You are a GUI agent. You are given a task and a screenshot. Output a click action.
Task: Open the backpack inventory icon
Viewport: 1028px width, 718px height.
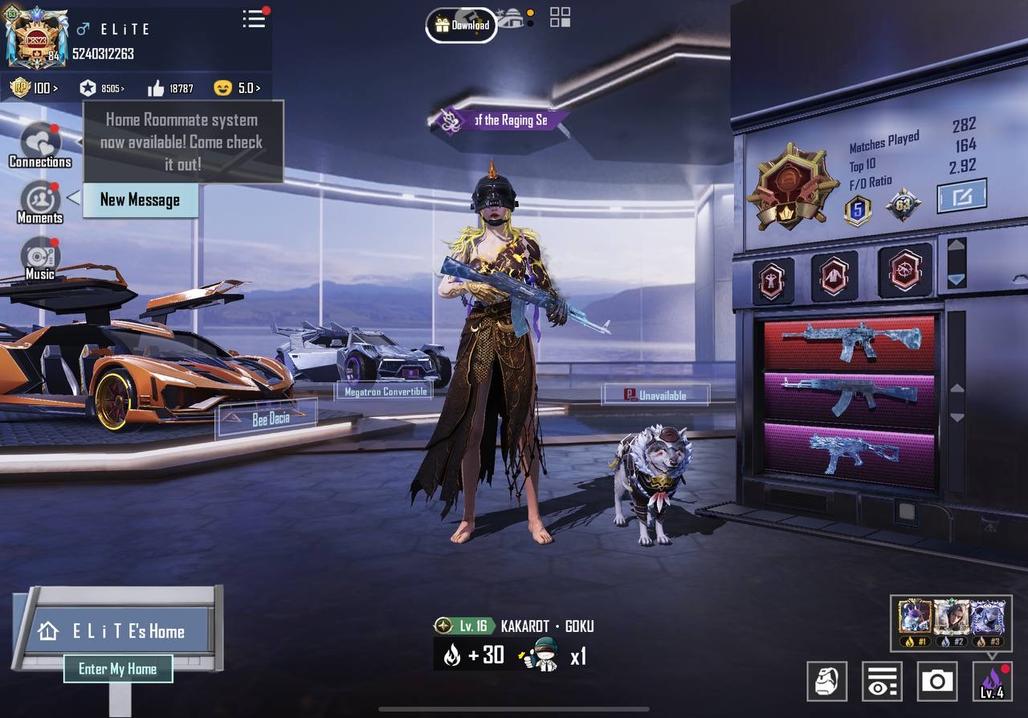tap(827, 681)
